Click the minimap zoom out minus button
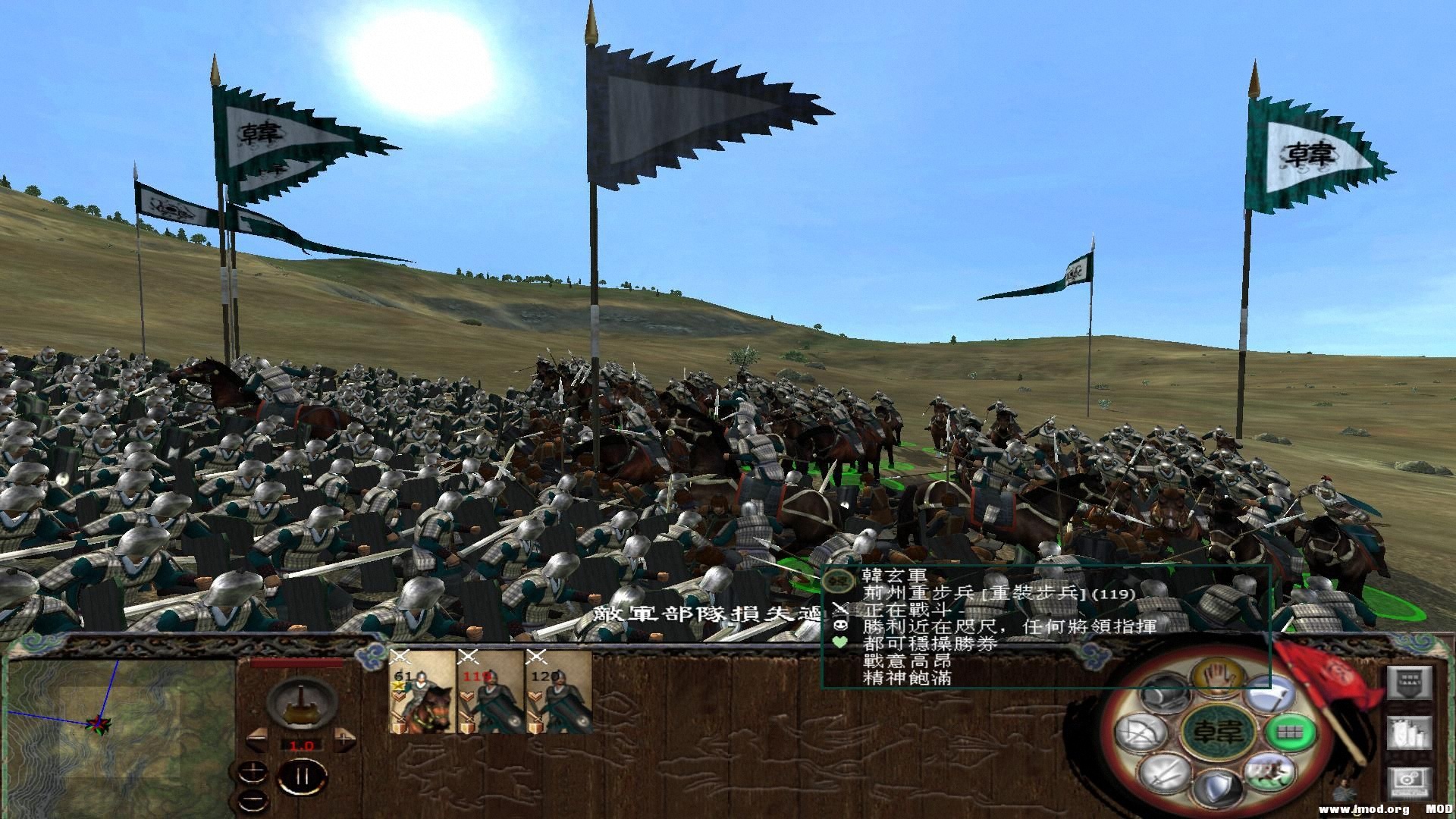This screenshot has height=819, width=1456. click(x=253, y=799)
